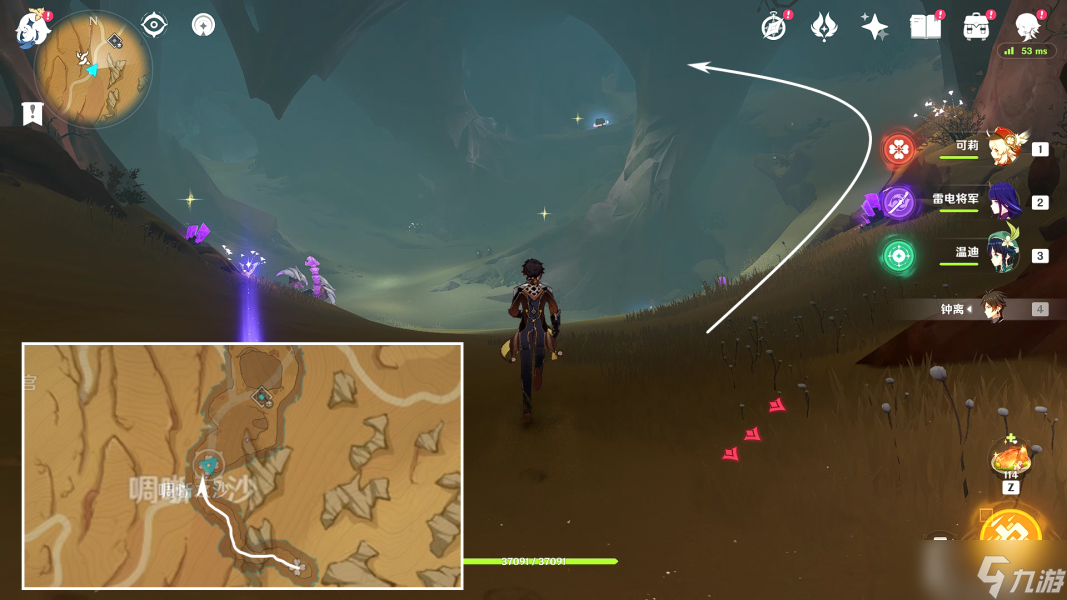
Task: Open the character profile icon at top right
Action: 1027,27
